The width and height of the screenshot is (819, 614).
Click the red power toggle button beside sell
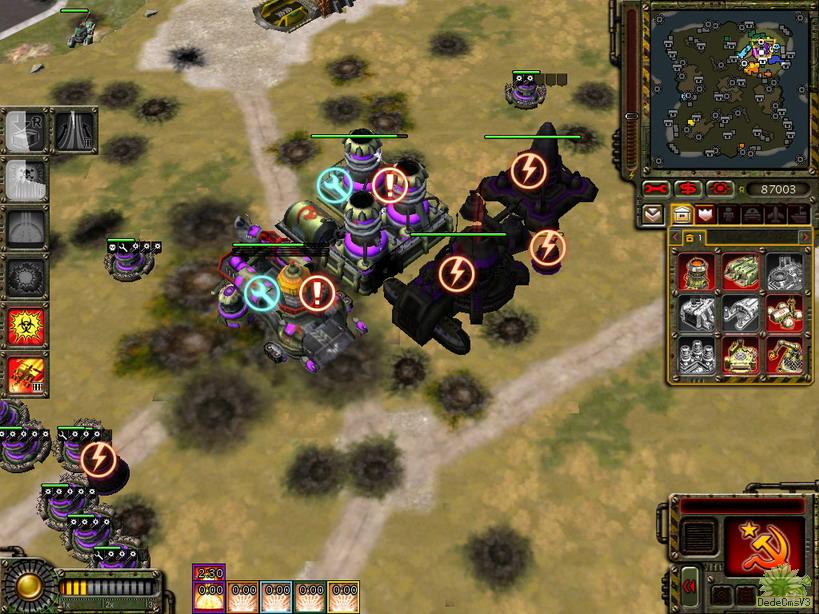point(717,189)
